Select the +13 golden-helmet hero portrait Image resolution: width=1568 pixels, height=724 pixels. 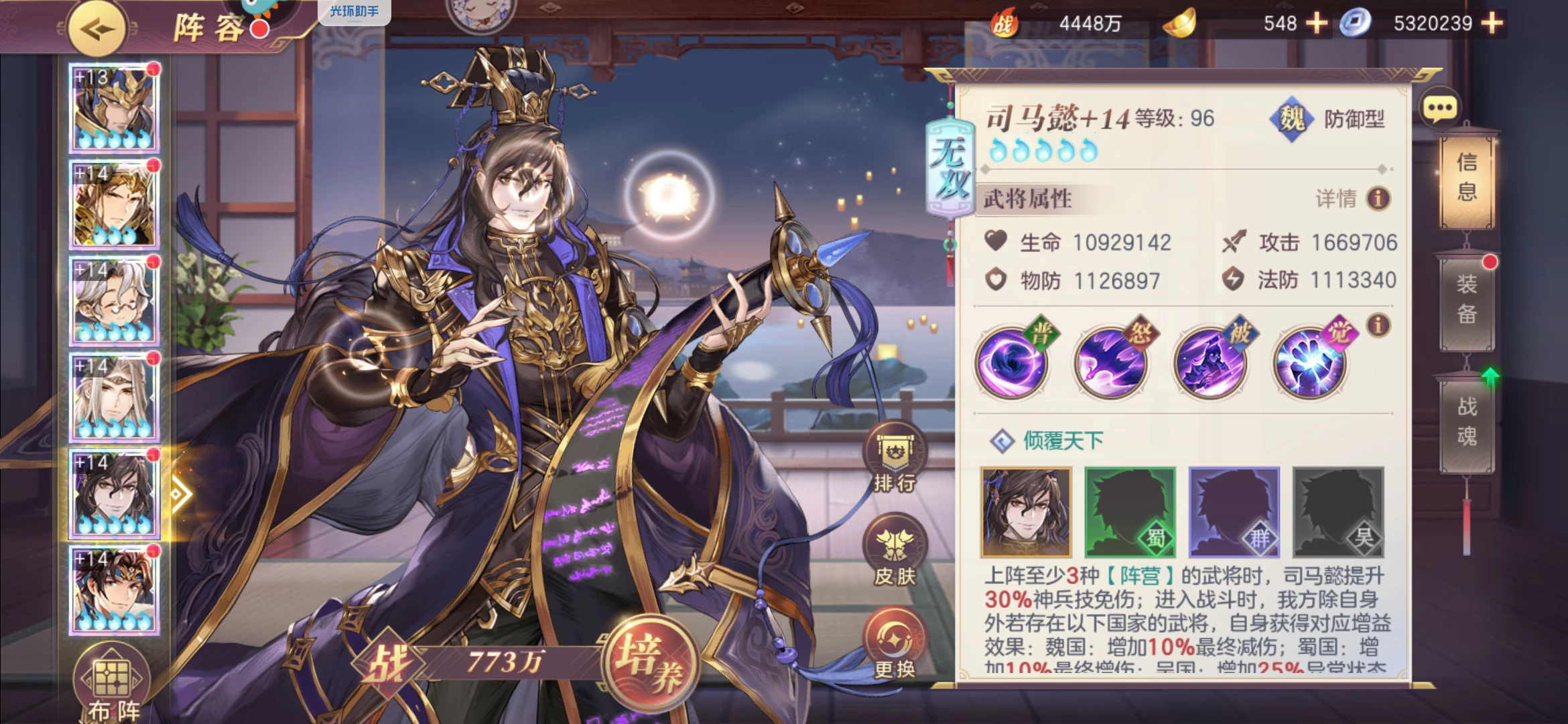click(115, 108)
